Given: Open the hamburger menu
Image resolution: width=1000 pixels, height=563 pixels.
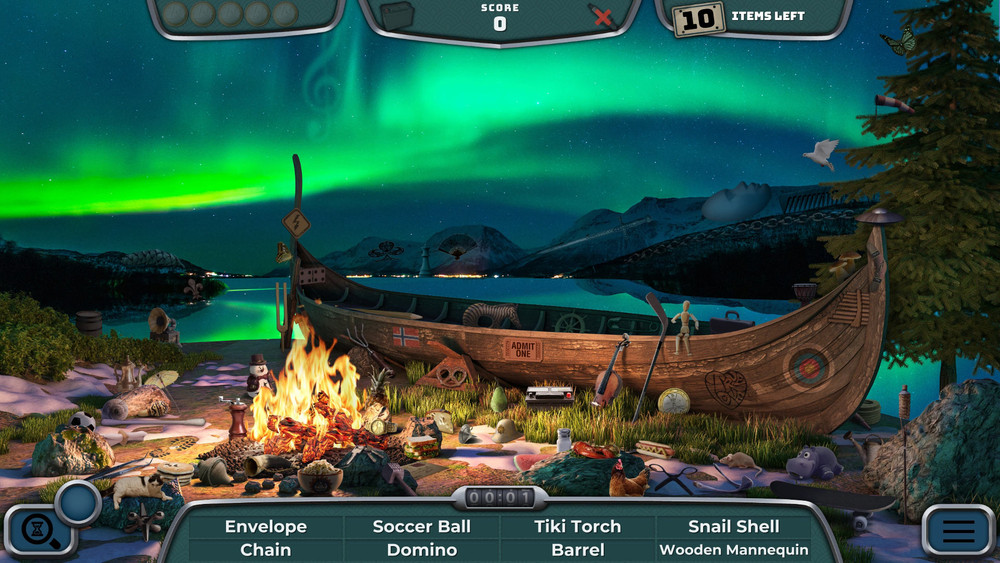Looking at the screenshot, I should 957,530.
